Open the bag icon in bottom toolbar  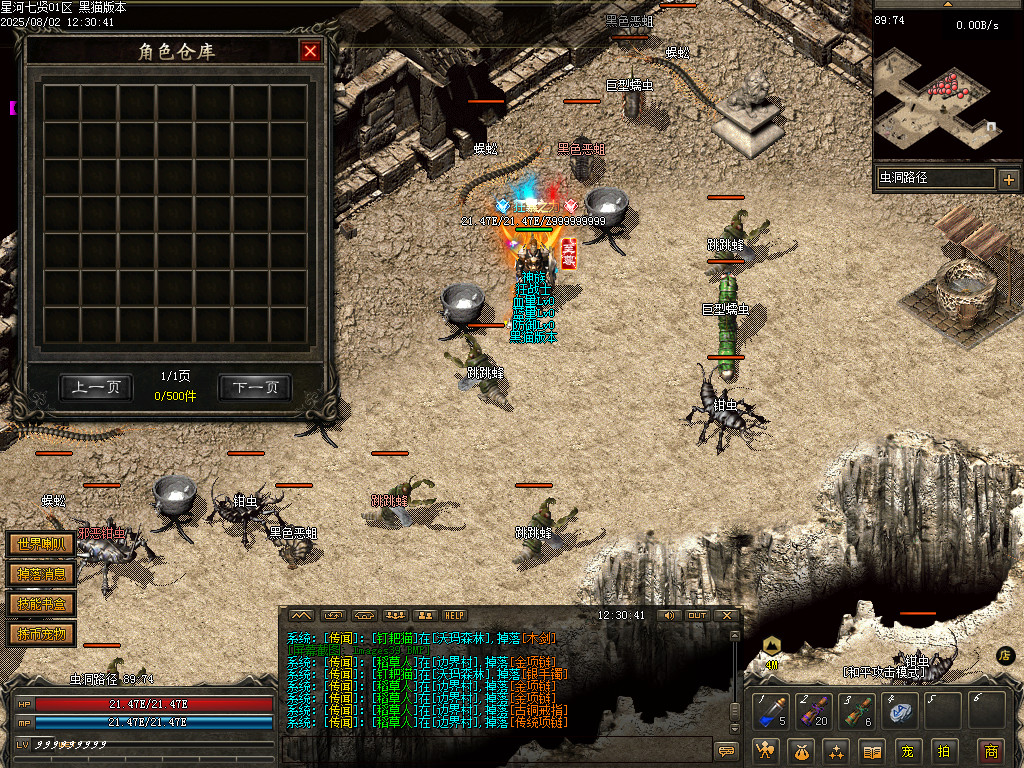801,751
